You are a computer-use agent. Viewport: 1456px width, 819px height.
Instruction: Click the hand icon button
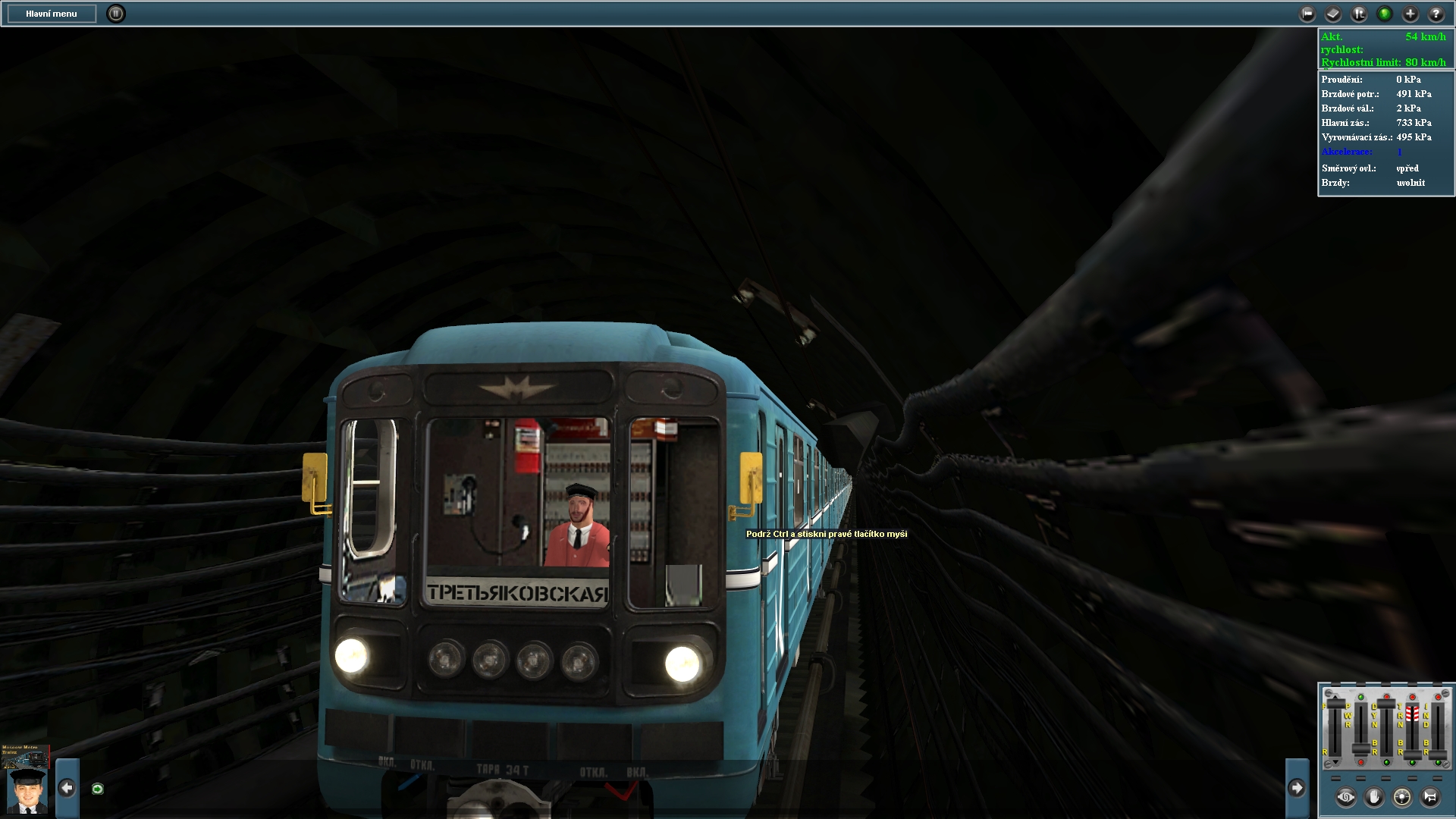[x=1374, y=797]
